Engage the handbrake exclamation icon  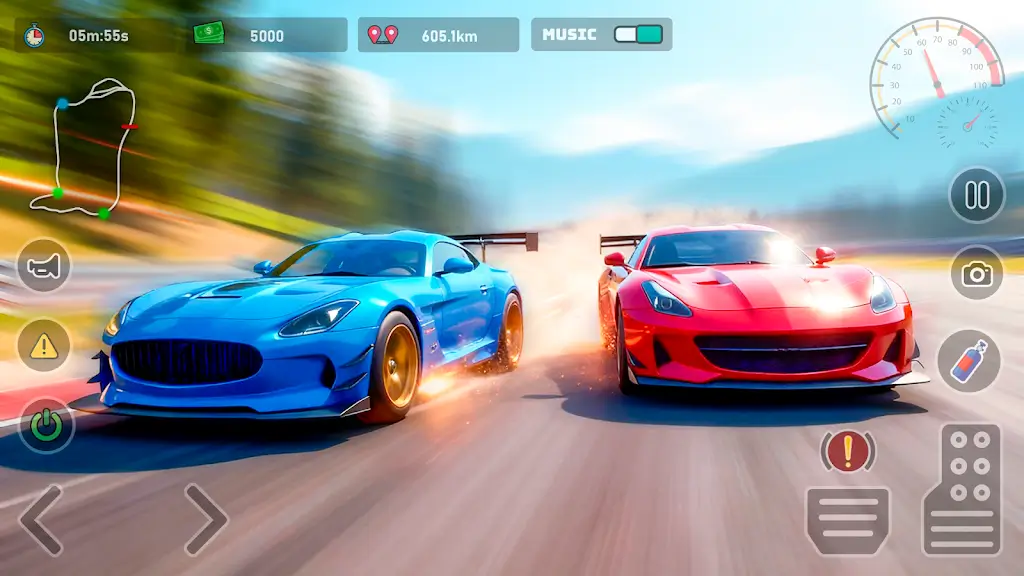tap(848, 452)
